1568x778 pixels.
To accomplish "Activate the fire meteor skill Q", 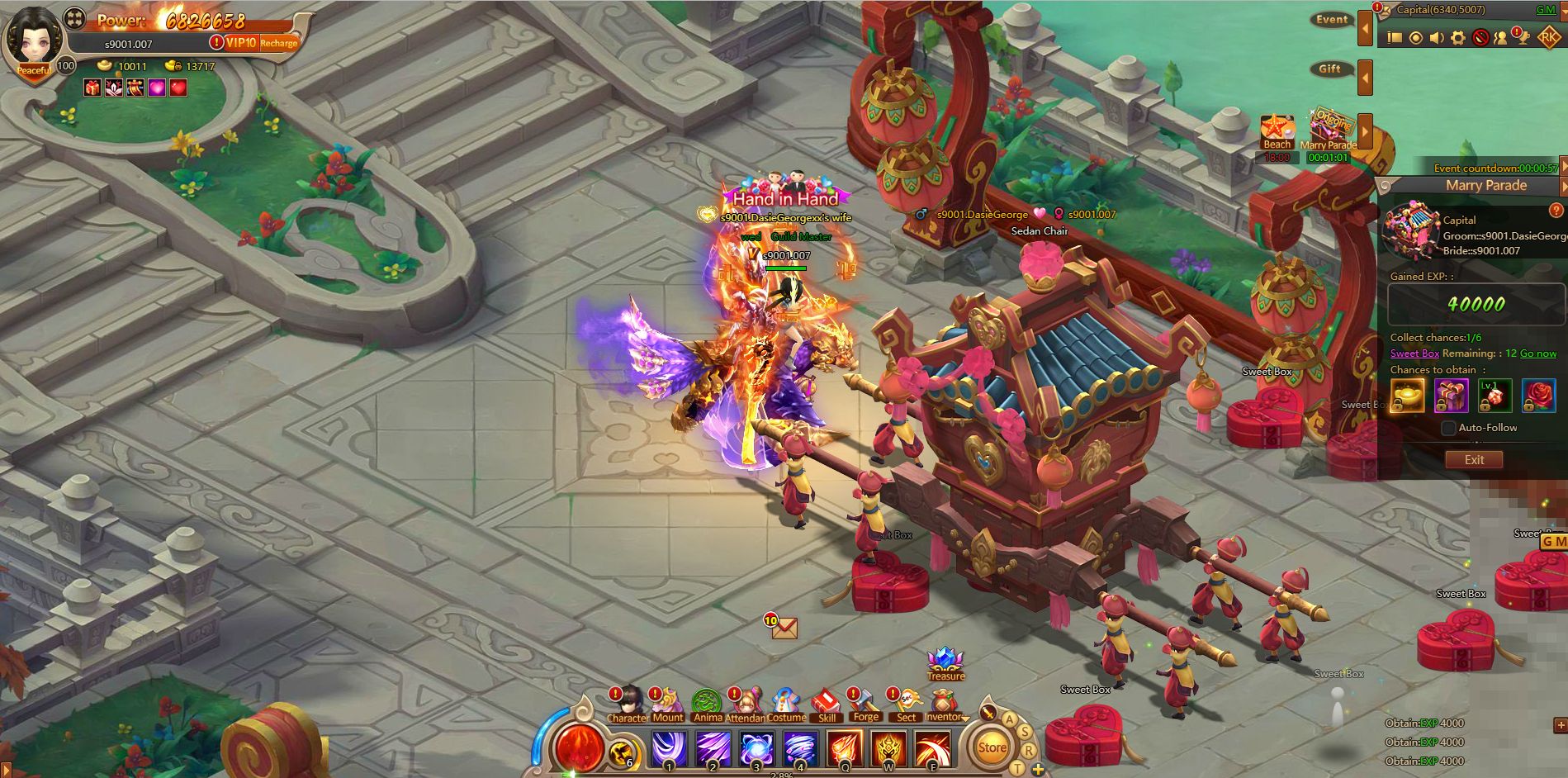I will point(844,749).
